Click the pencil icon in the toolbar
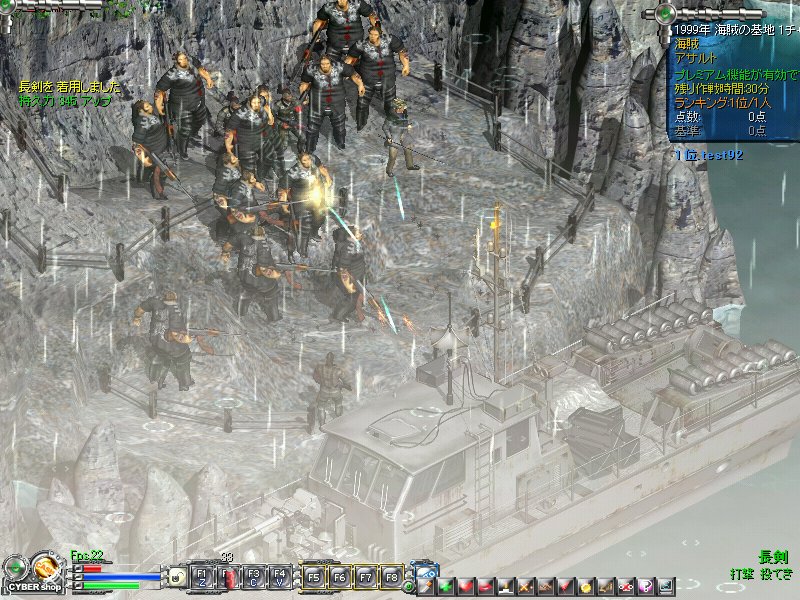The height and width of the screenshot is (600, 800). pos(425,585)
